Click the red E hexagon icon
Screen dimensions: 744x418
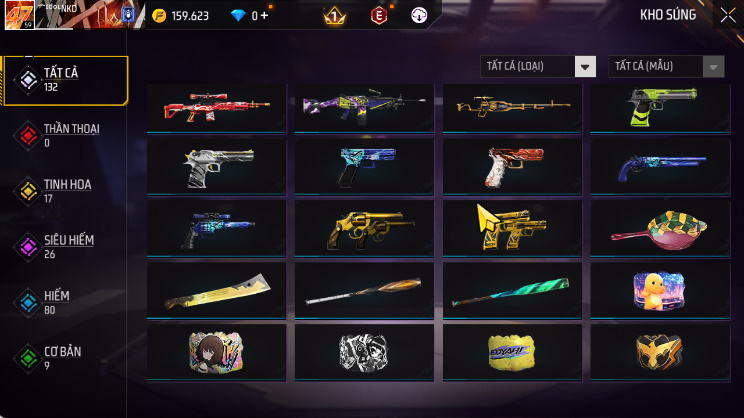379,16
